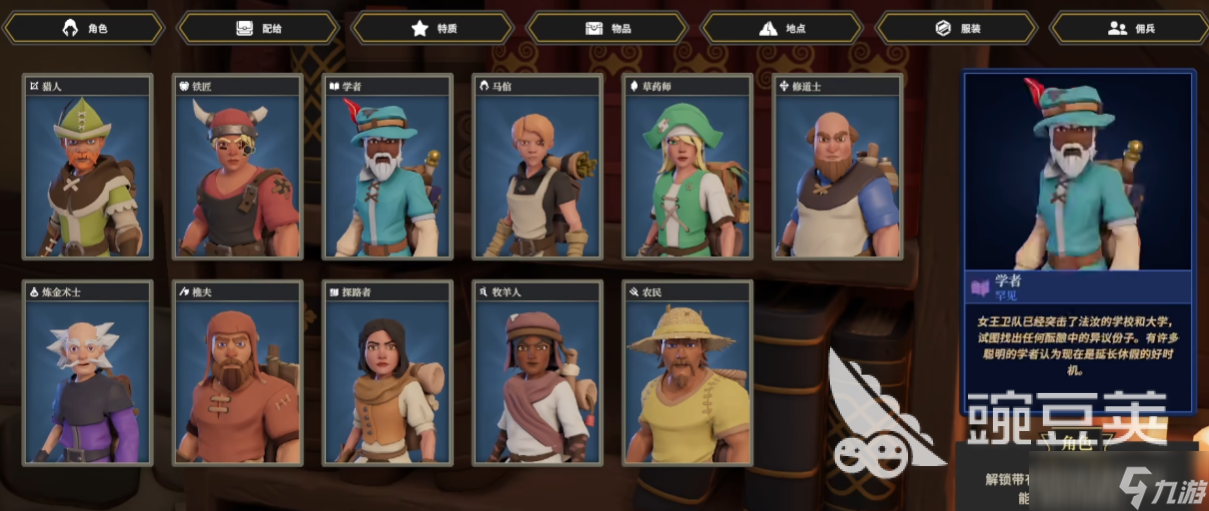Screen dimensions: 1209x511
Task: Select the 马倌 character card
Action: (x=538, y=167)
